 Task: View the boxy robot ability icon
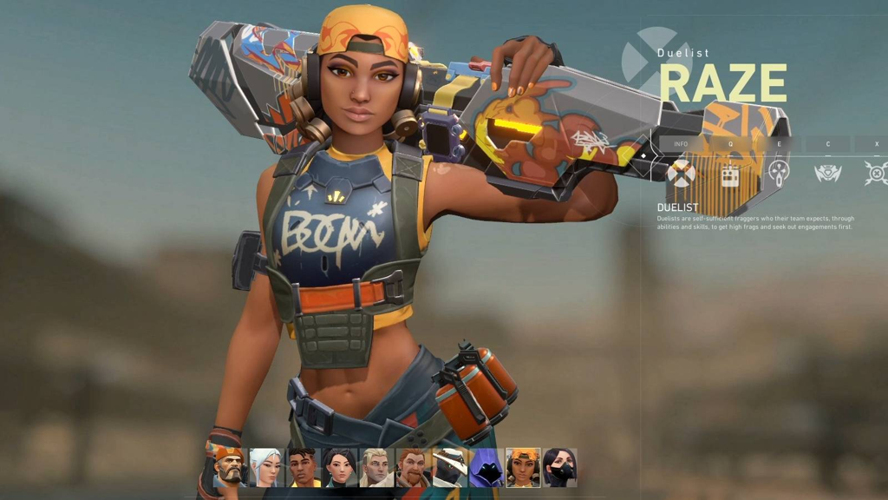click(730, 174)
